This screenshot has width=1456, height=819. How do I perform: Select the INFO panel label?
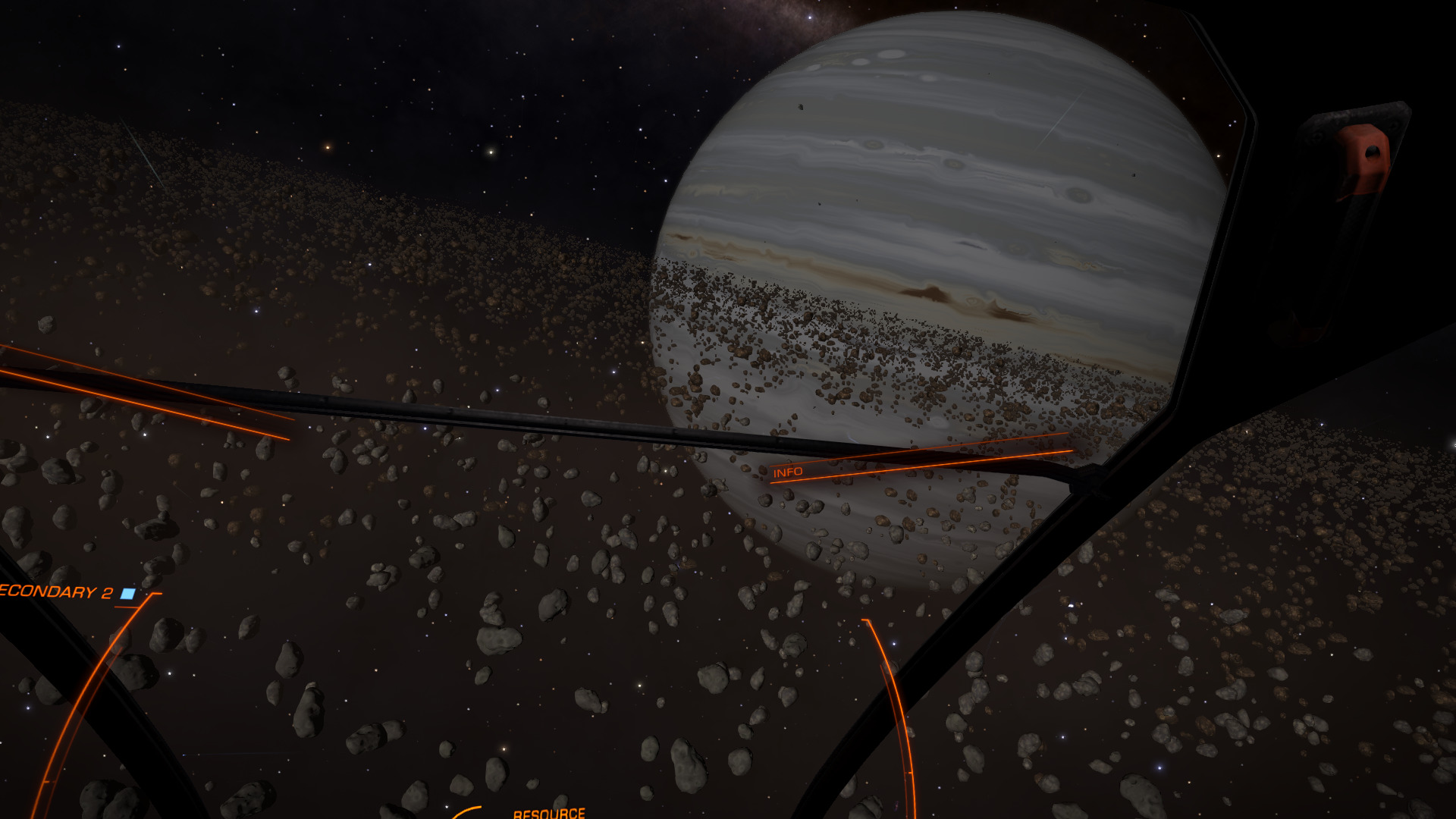coord(787,472)
